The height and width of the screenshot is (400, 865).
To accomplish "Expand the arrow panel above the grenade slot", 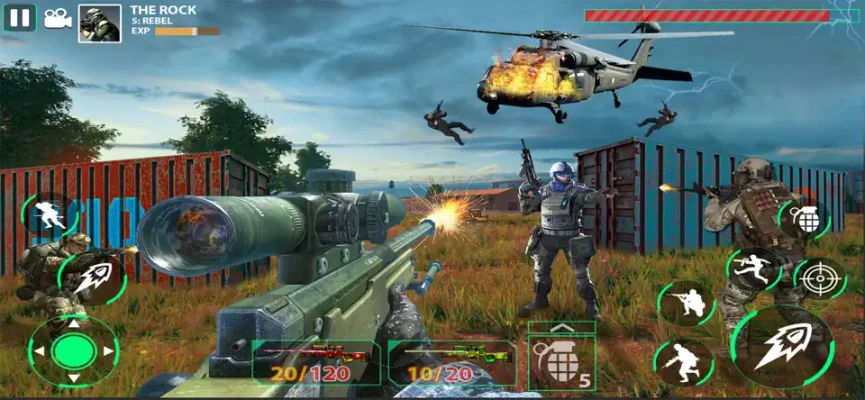I will pos(560,329).
